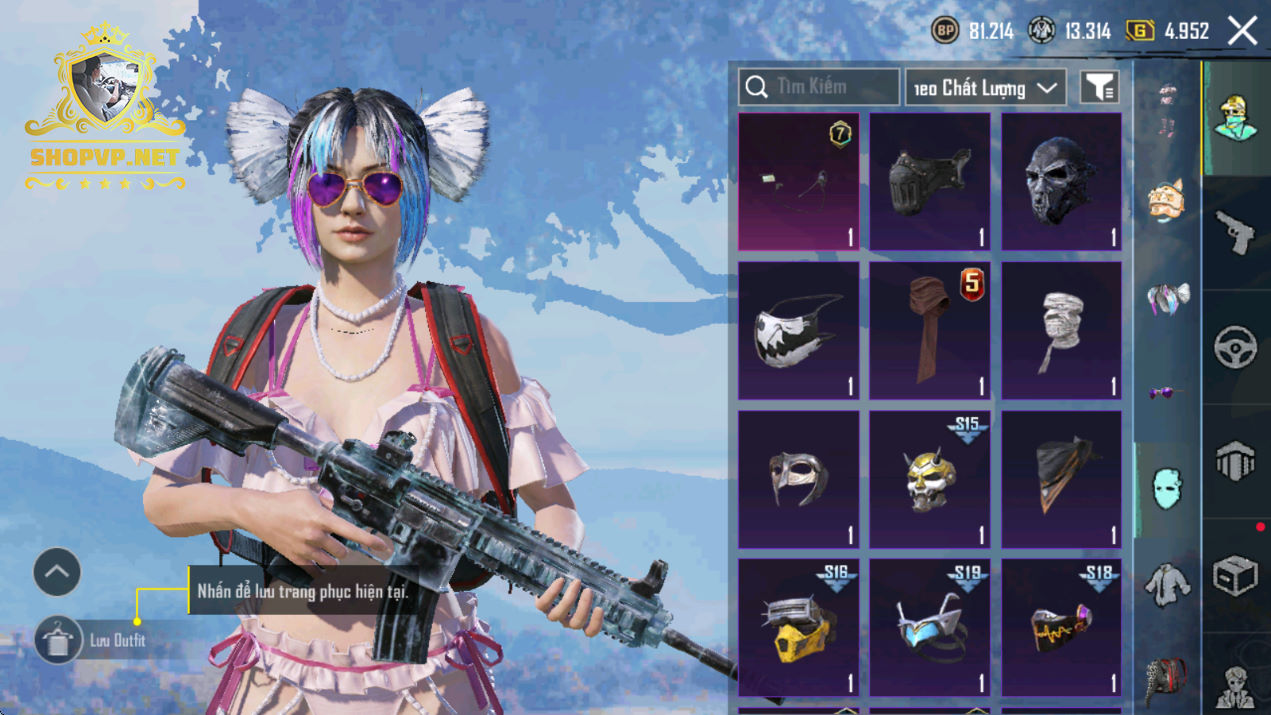This screenshot has height=715, width=1271.
Task: Select the black armored mask item
Action: coord(929,181)
